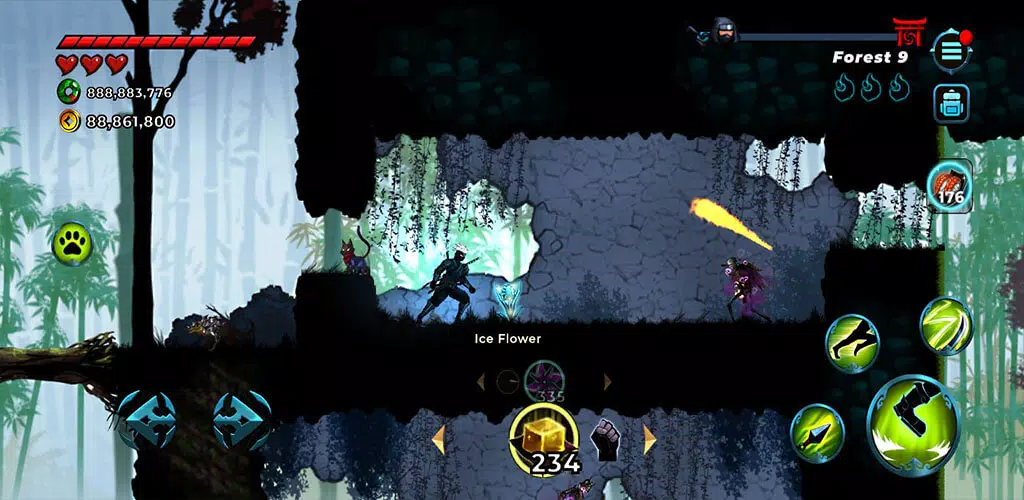Cycle the small shuriken selector right
The height and width of the screenshot is (500, 1024).
tap(607, 382)
